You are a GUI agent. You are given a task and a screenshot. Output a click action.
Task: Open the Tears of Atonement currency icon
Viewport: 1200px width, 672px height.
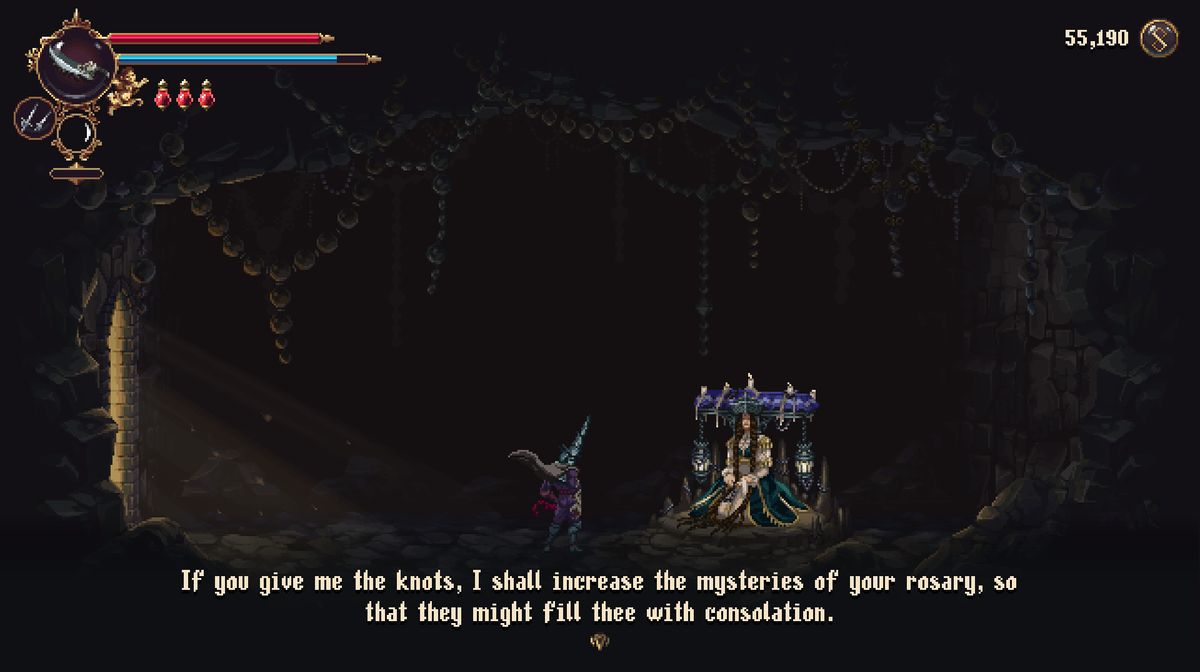pyautogui.click(x=1159, y=39)
